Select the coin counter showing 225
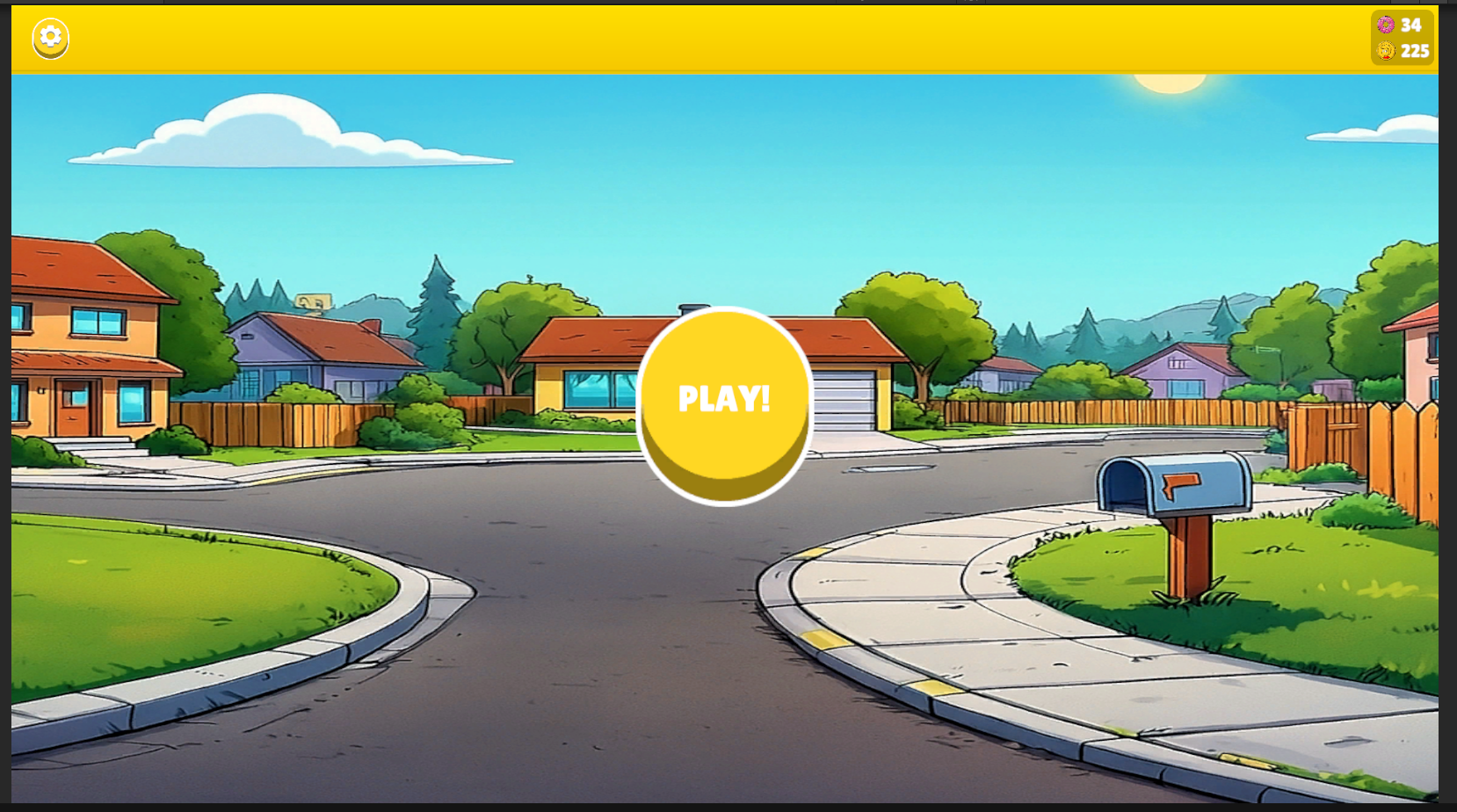 click(1413, 52)
